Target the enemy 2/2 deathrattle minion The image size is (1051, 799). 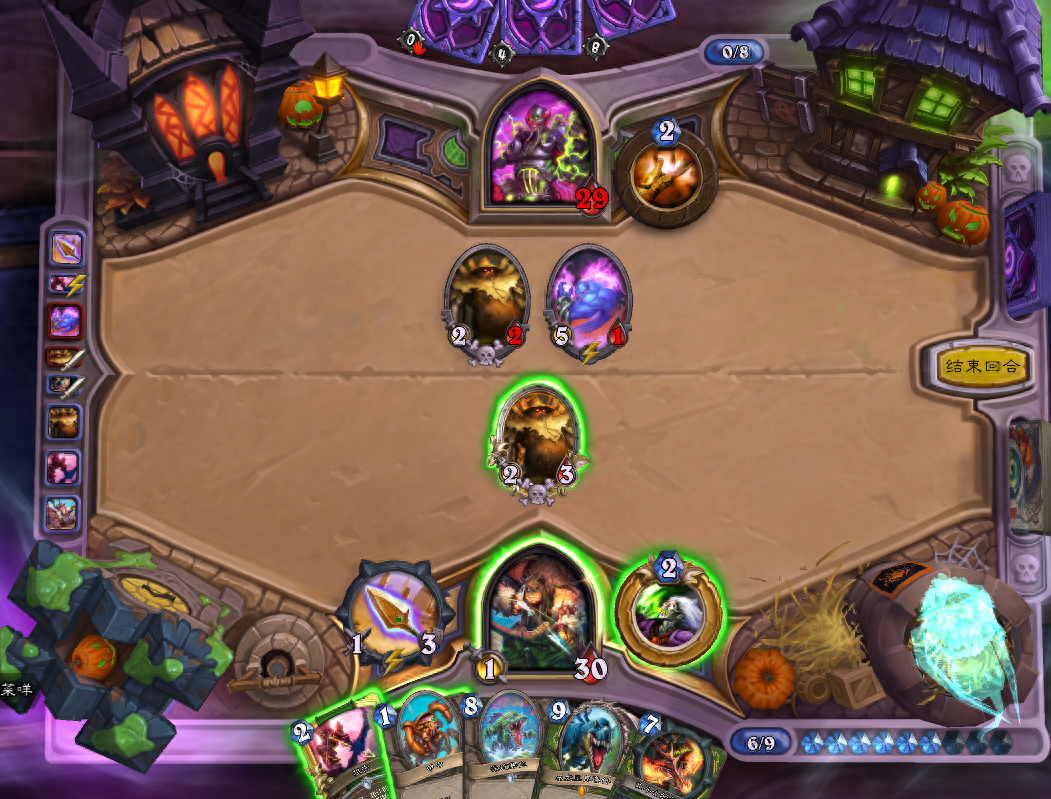486,298
